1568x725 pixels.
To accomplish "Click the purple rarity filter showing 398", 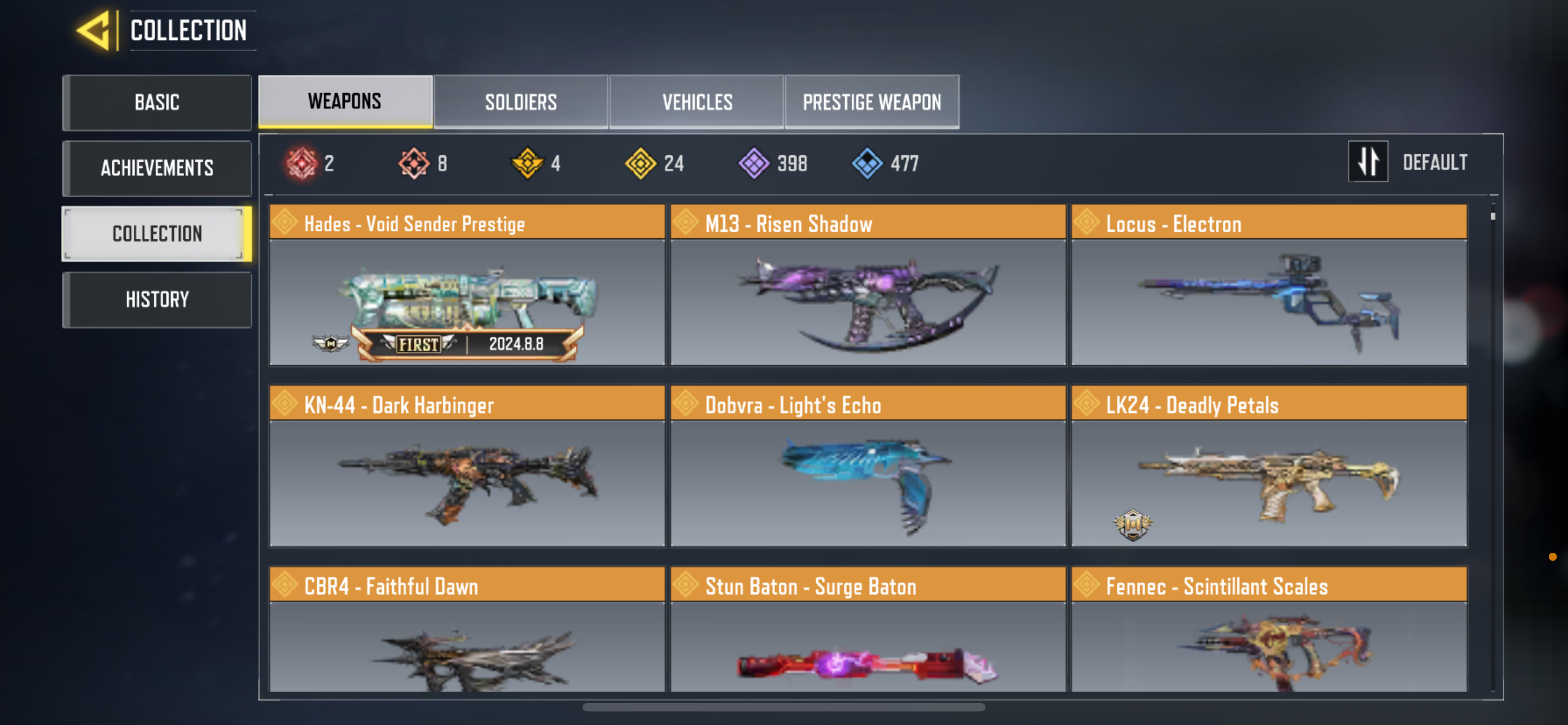I will tap(755, 163).
